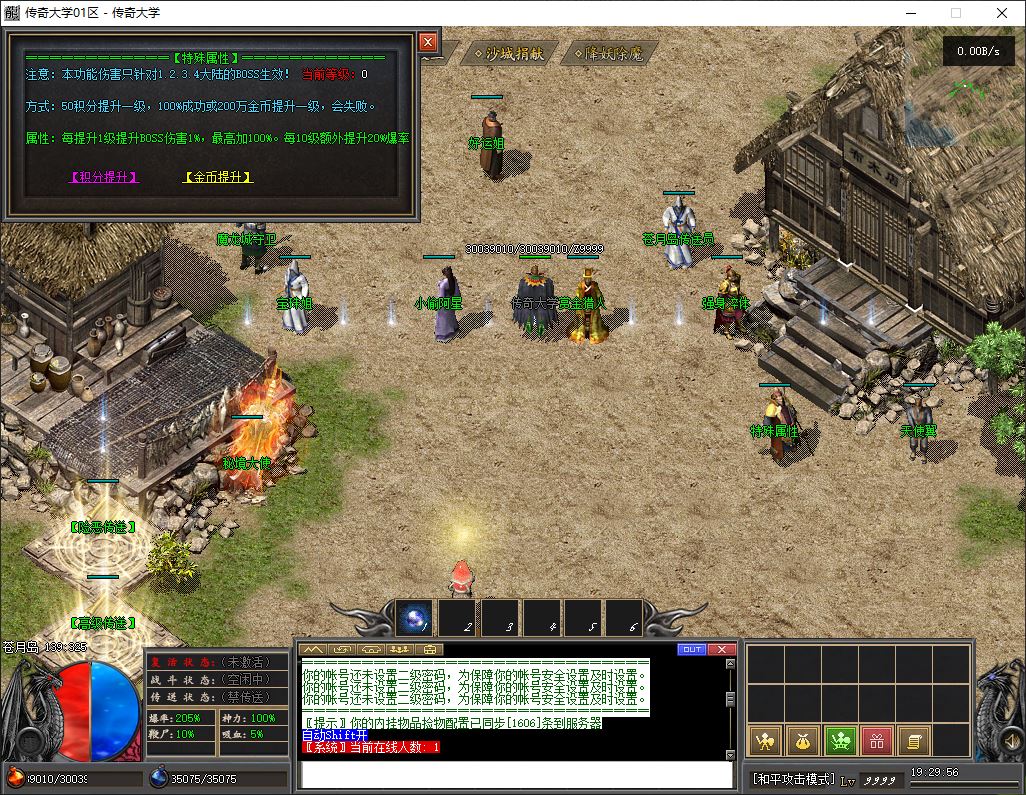Select the group-of-people chat channel tab
Screen dimensions: 1026x795
(x=400, y=649)
